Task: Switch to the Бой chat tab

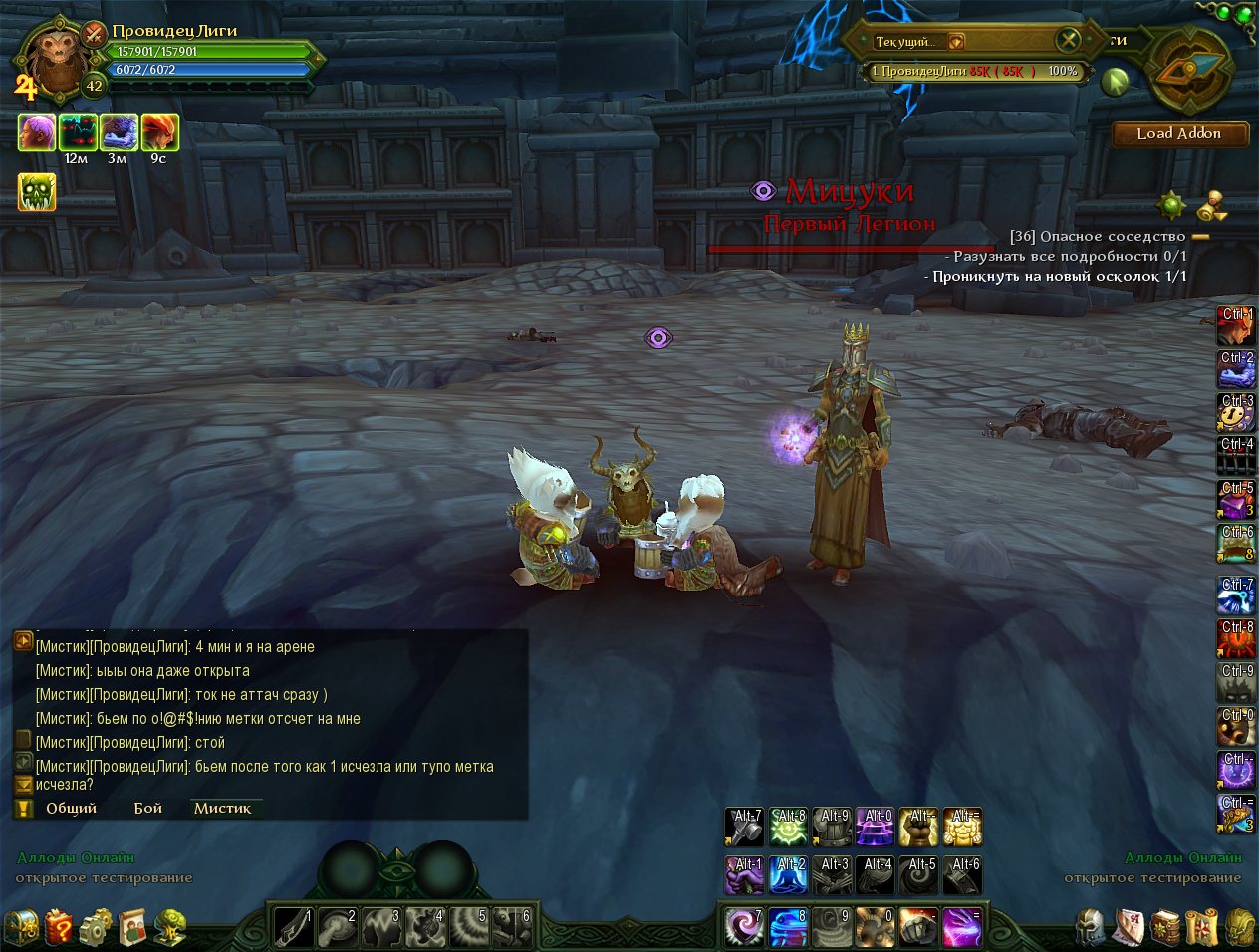Action: 148,808
